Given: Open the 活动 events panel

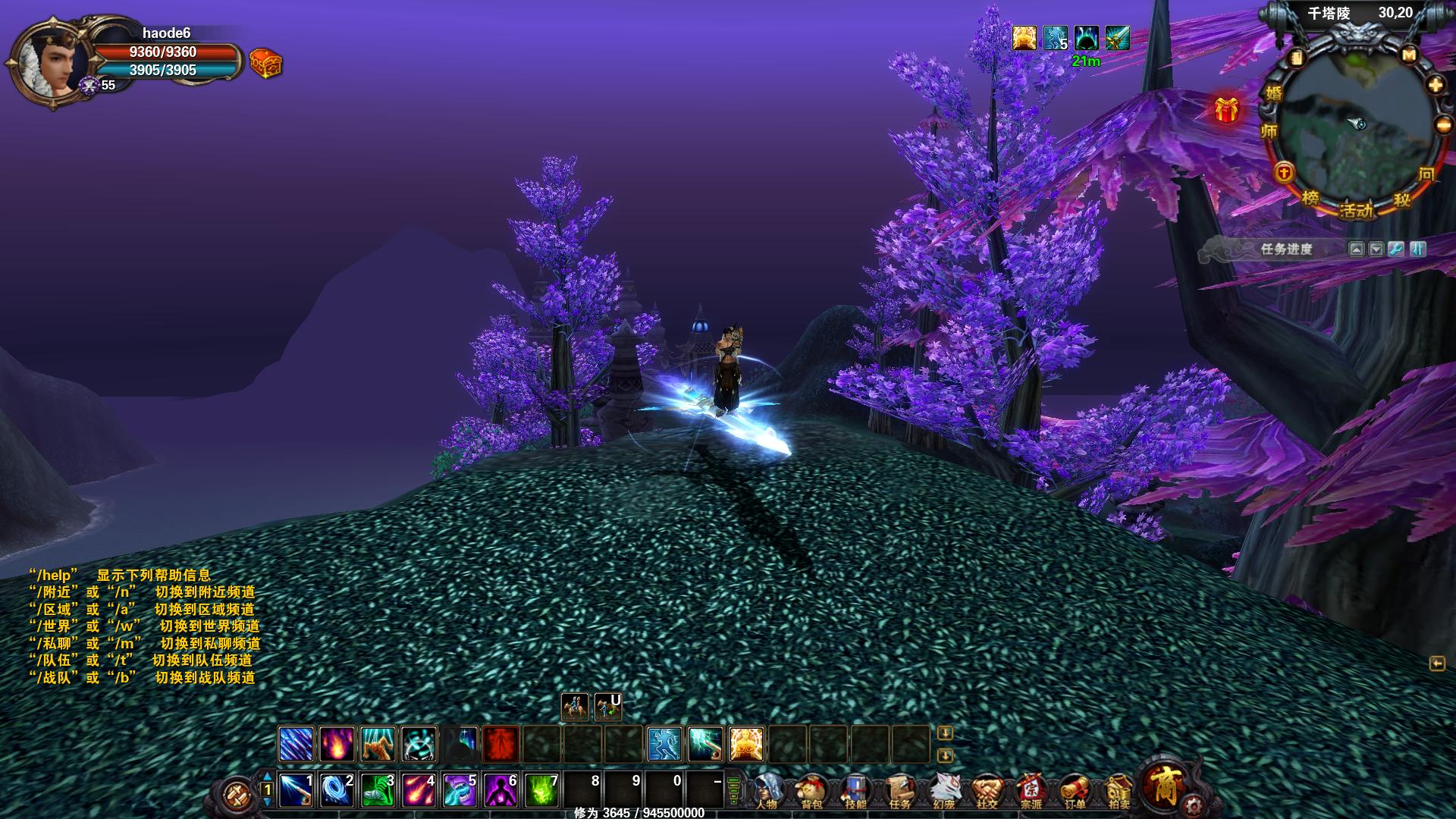Looking at the screenshot, I should 1356,209.
